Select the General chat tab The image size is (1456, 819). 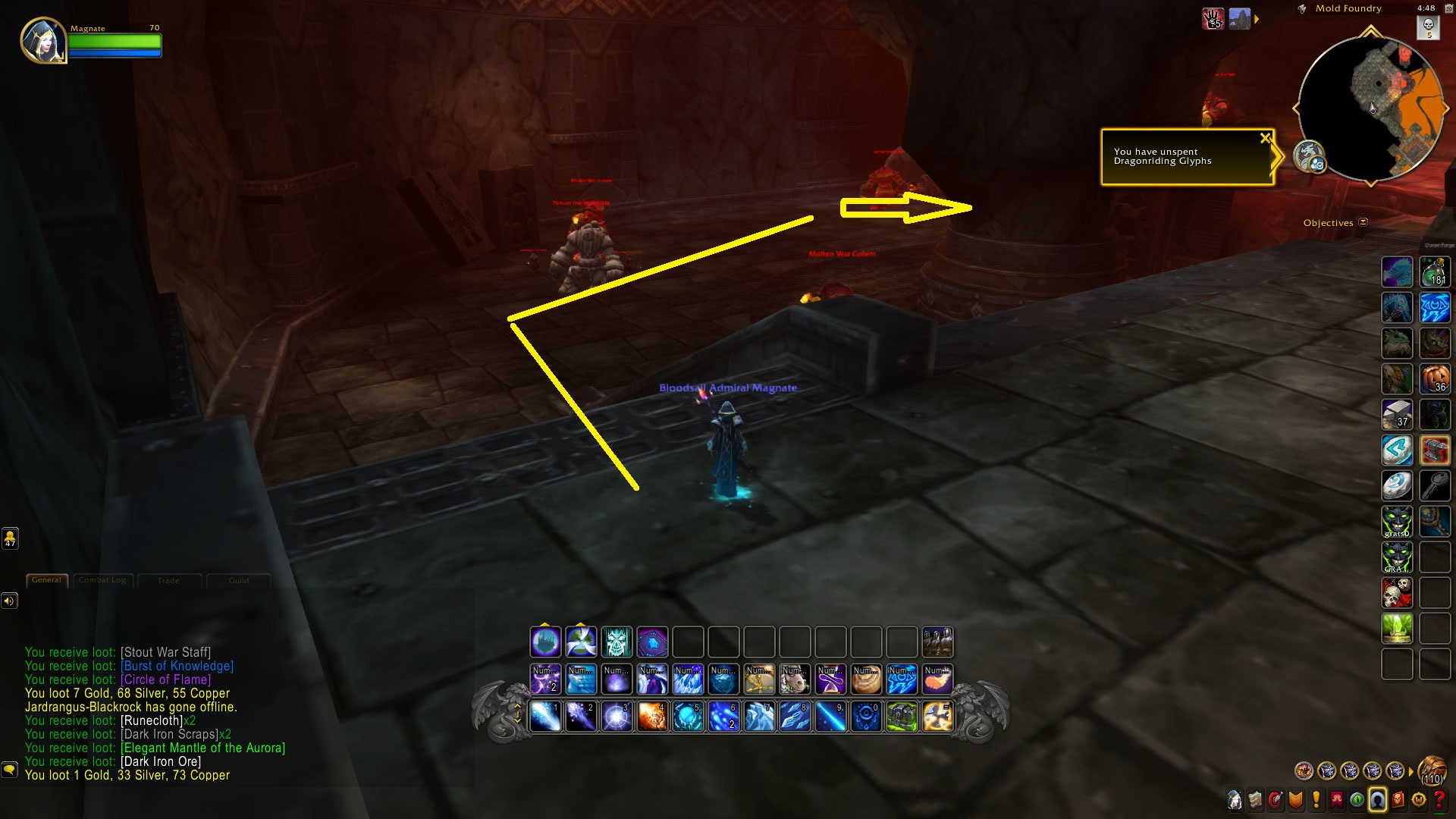click(47, 581)
